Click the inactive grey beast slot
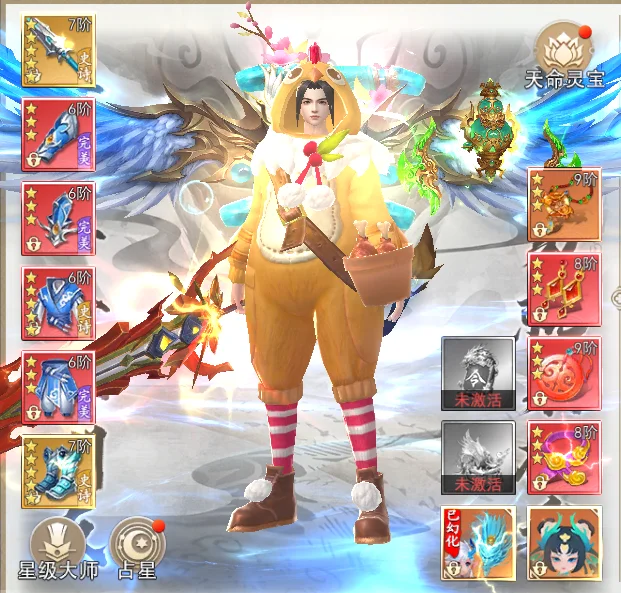The image size is (621, 593). 478,457
